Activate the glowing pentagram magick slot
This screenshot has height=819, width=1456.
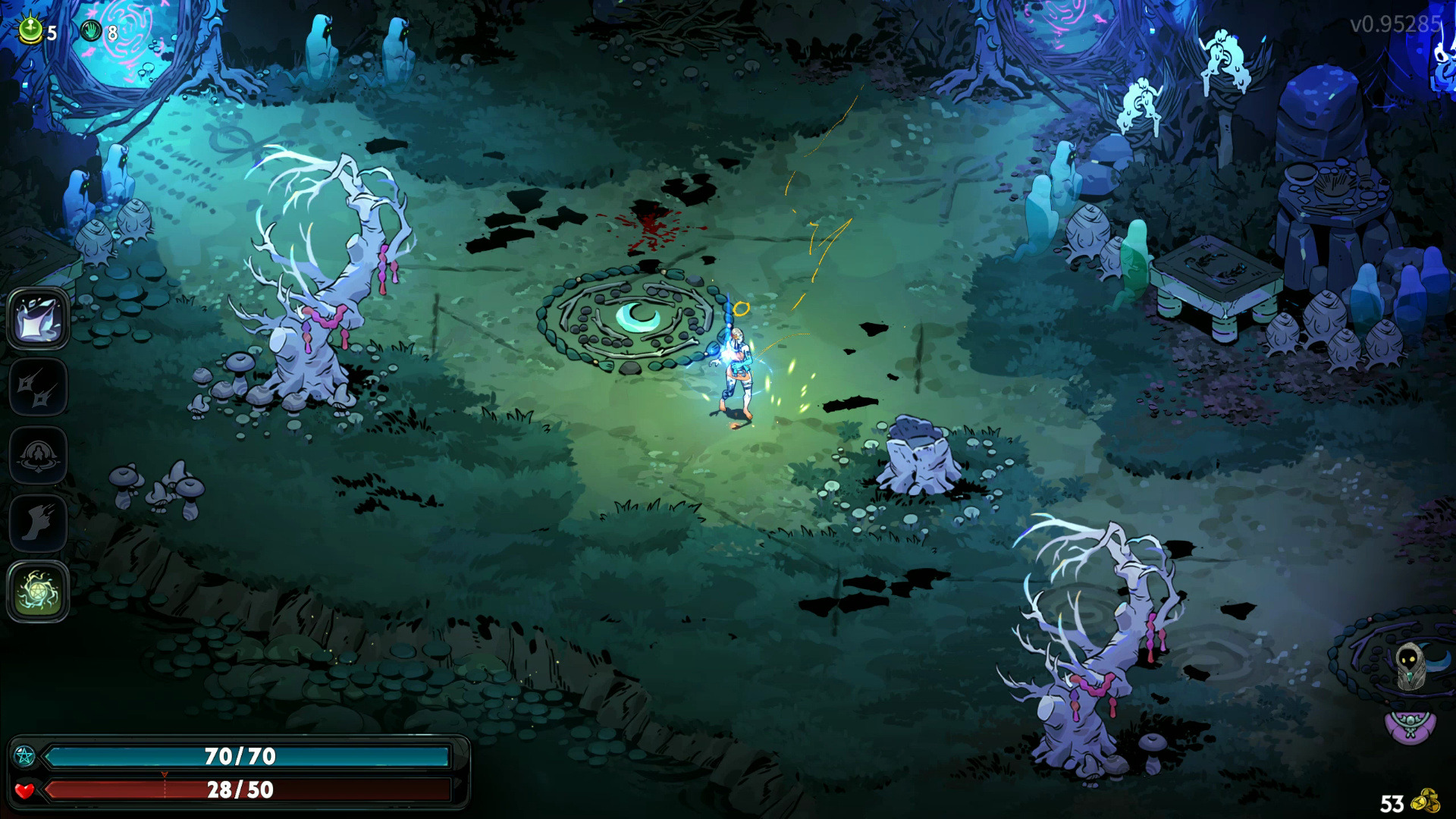pos(38,591)
